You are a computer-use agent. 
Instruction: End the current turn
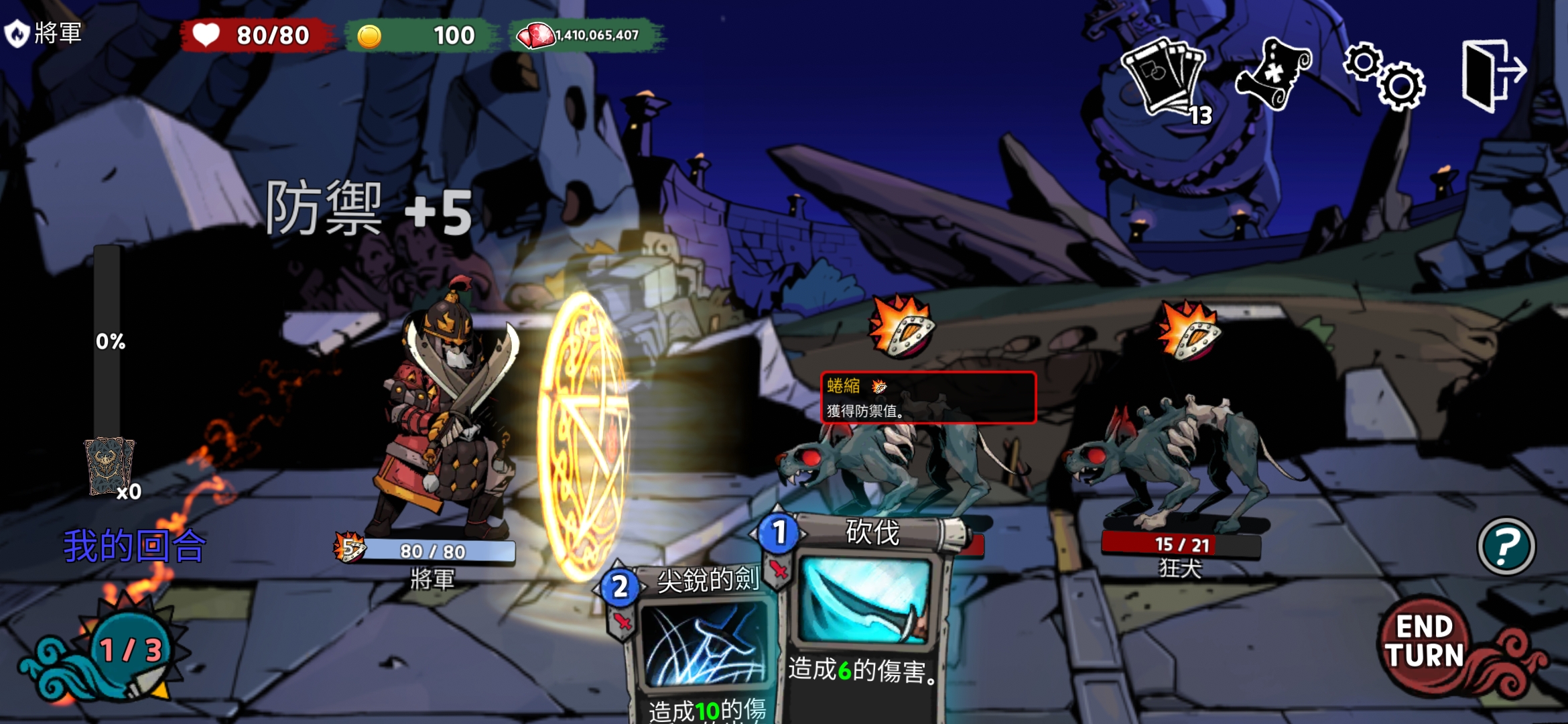tap(1425, 643)
